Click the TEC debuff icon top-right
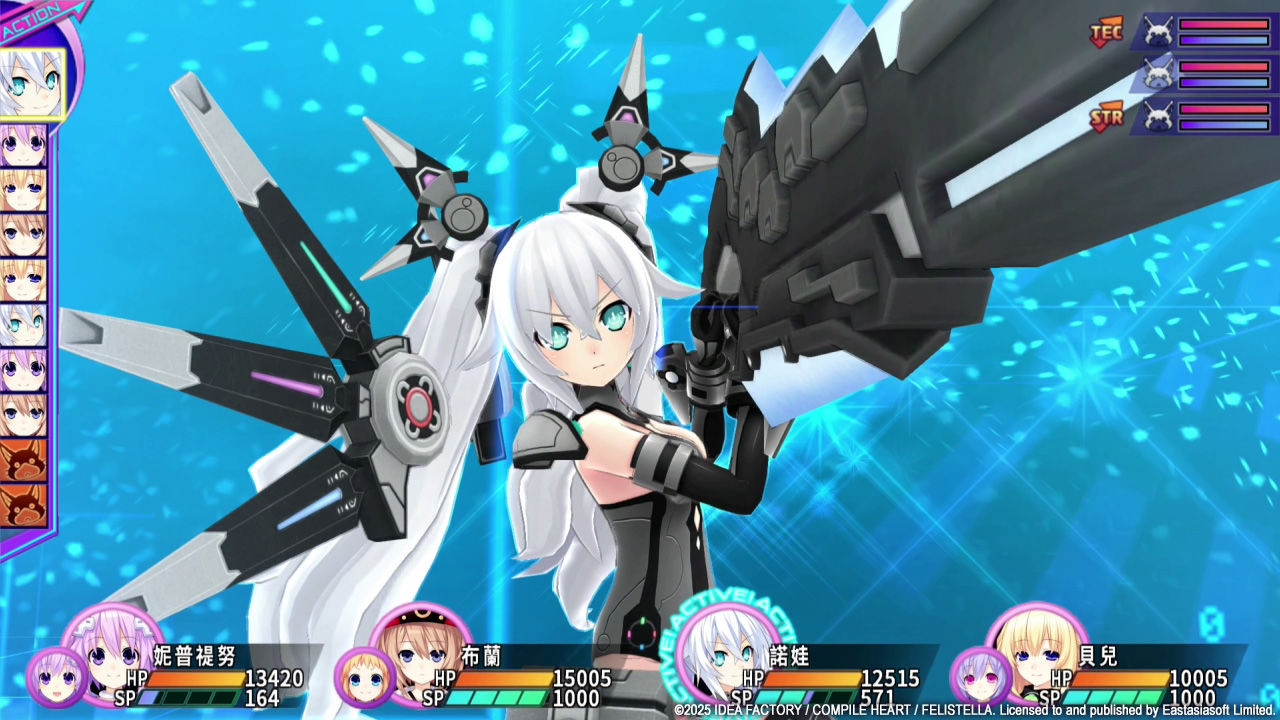1280x720 pixels. 1108,30
